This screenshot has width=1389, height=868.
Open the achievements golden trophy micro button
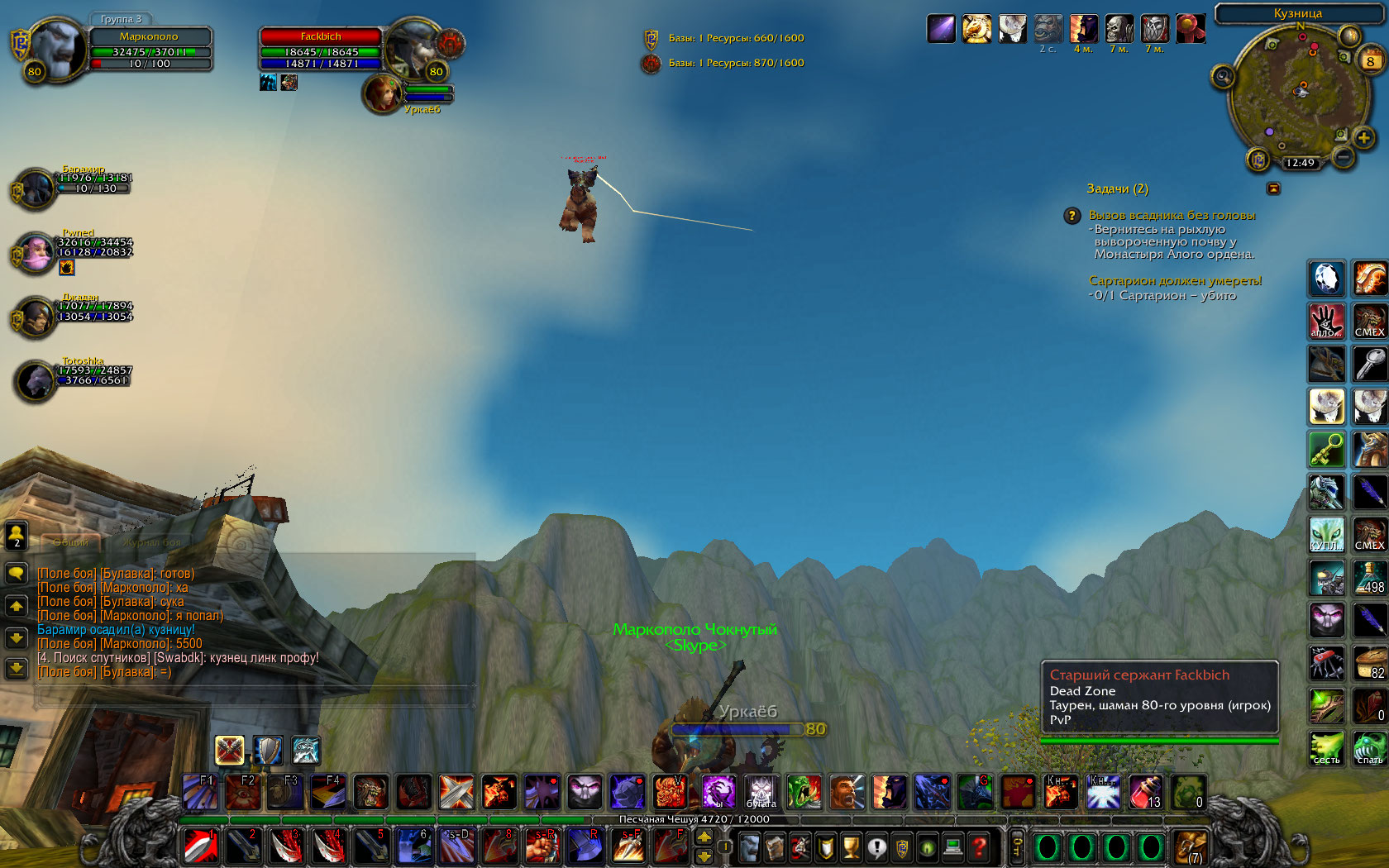(x=851, y=847)
